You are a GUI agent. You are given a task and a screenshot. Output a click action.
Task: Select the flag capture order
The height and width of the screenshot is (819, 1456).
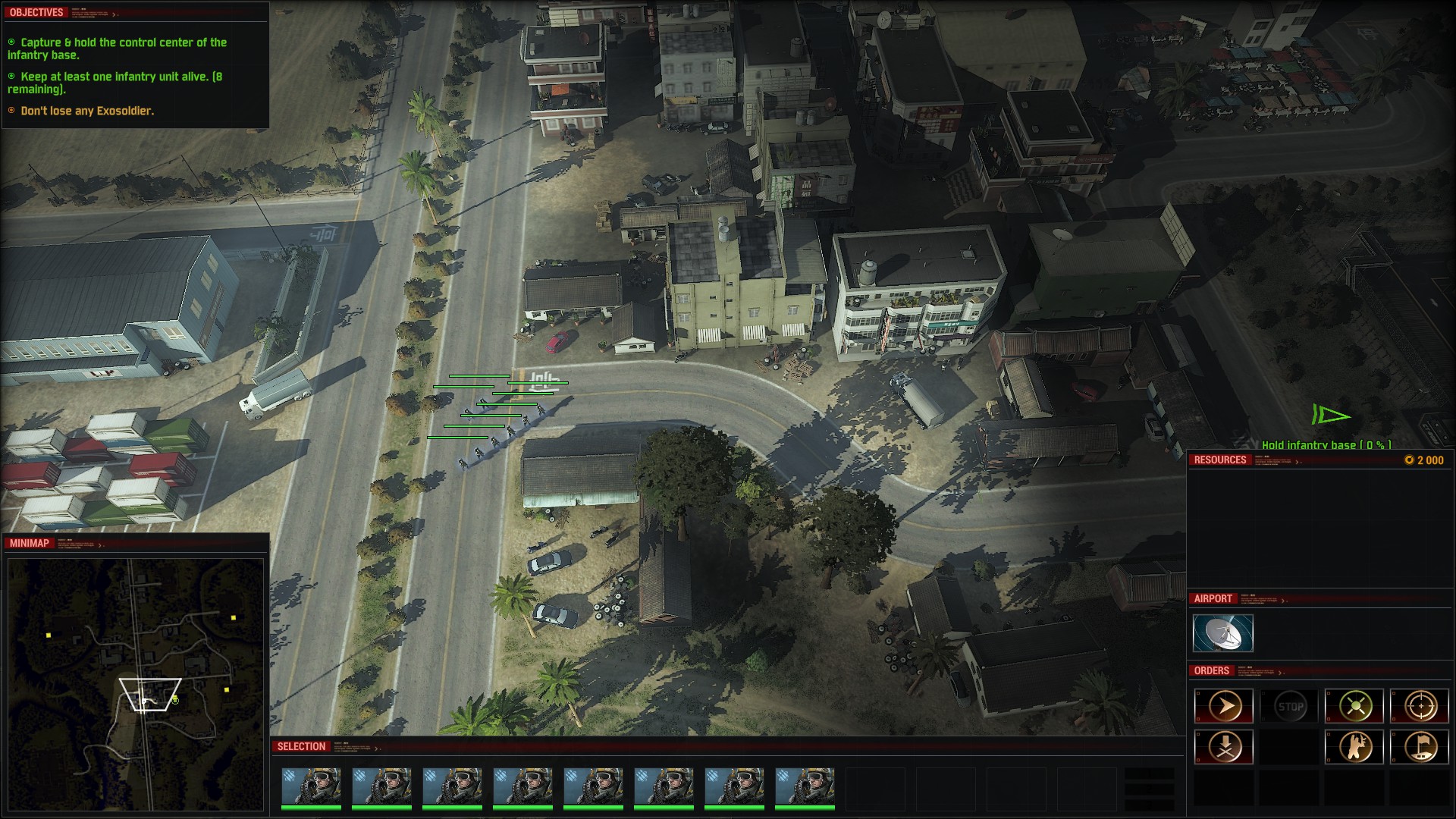1420,747
